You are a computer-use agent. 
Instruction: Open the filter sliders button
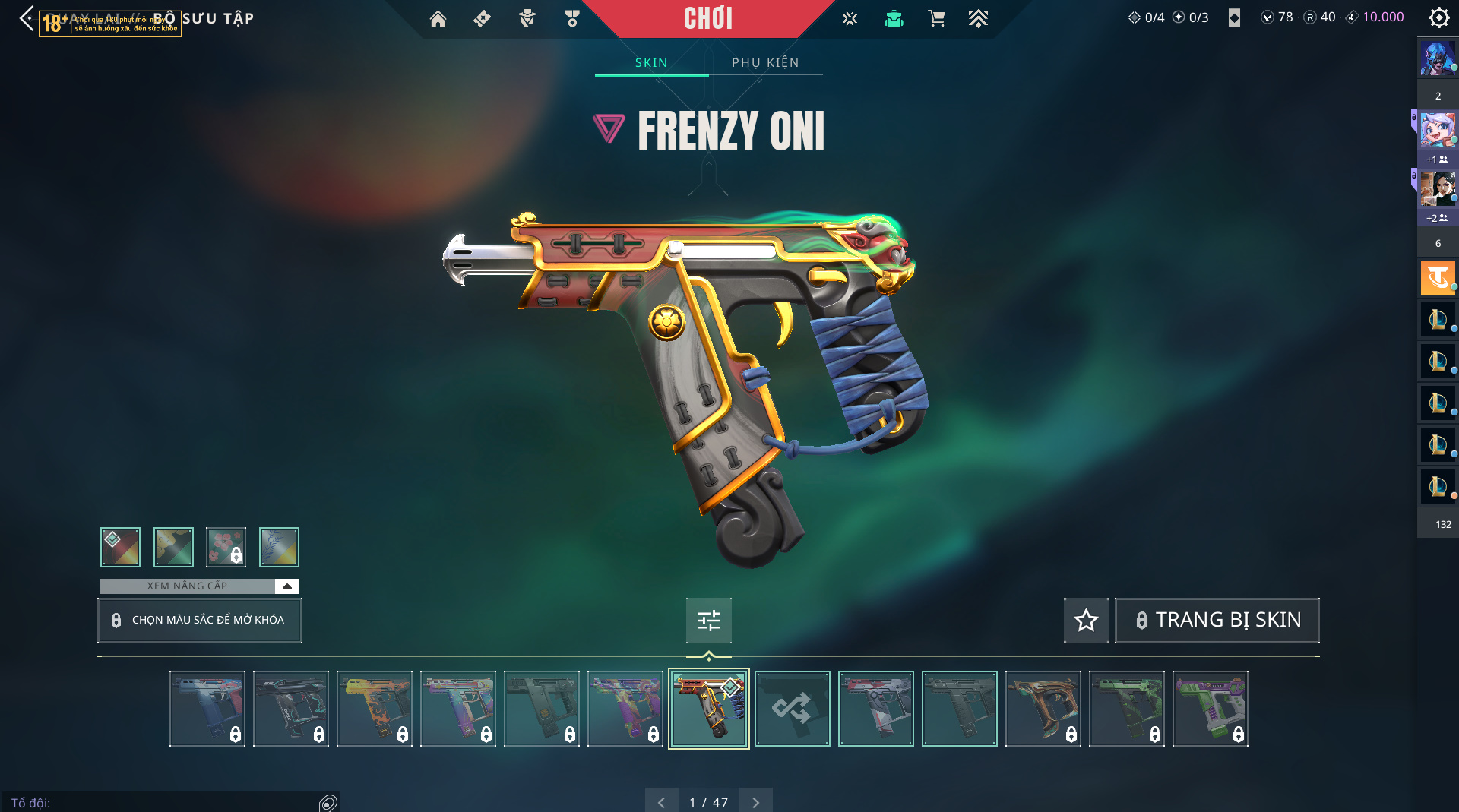[x=708, y=621]
